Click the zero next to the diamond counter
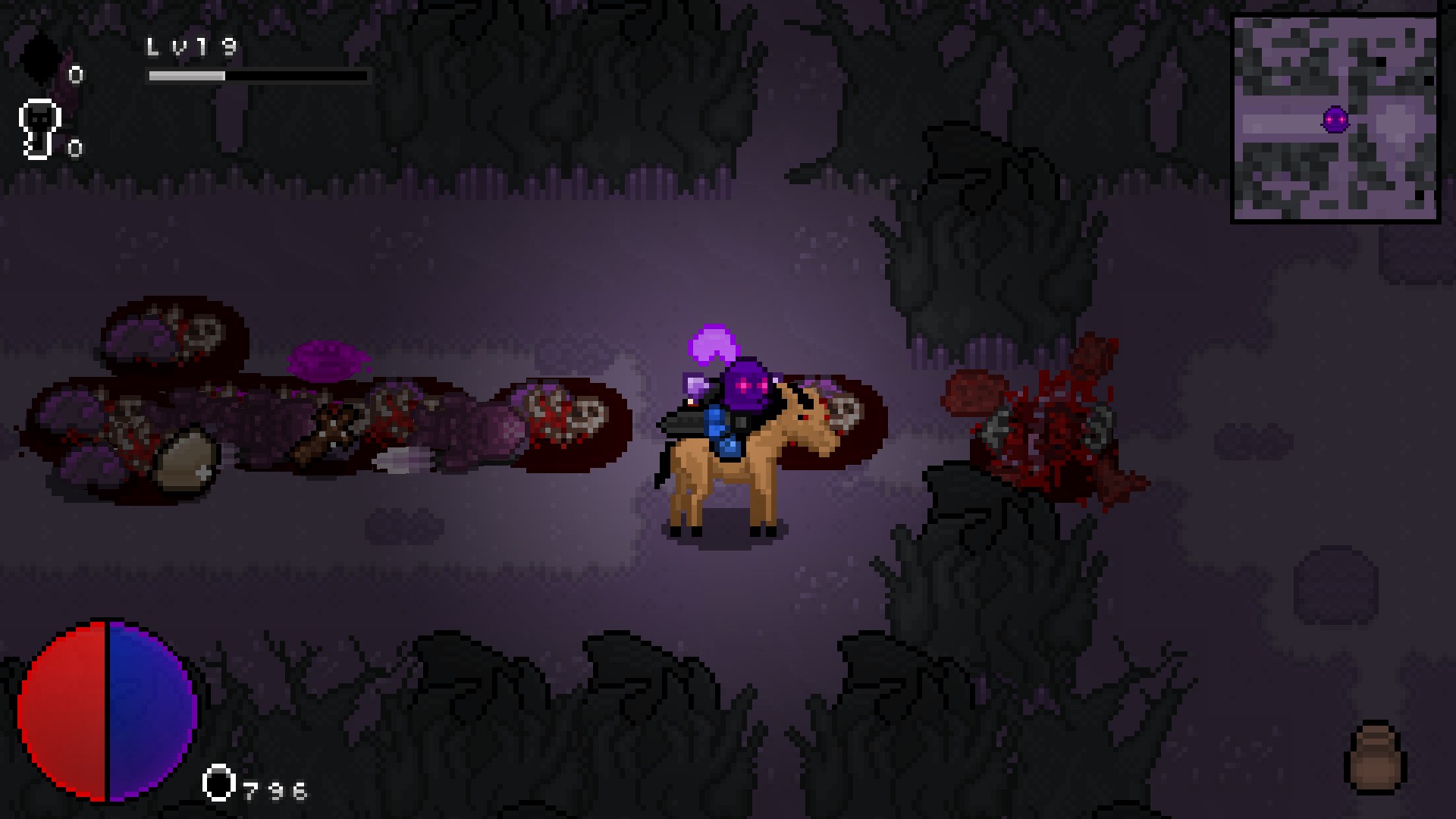1456x819 pixels. point(74,76)
